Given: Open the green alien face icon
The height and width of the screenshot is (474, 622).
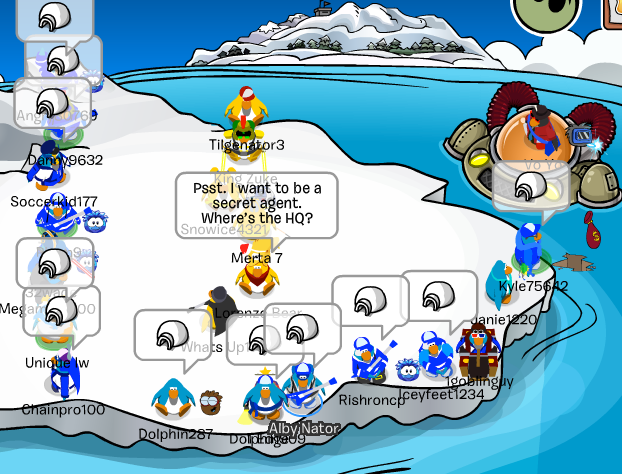Looking at the screenshot, I should click(x=545, y=9).
